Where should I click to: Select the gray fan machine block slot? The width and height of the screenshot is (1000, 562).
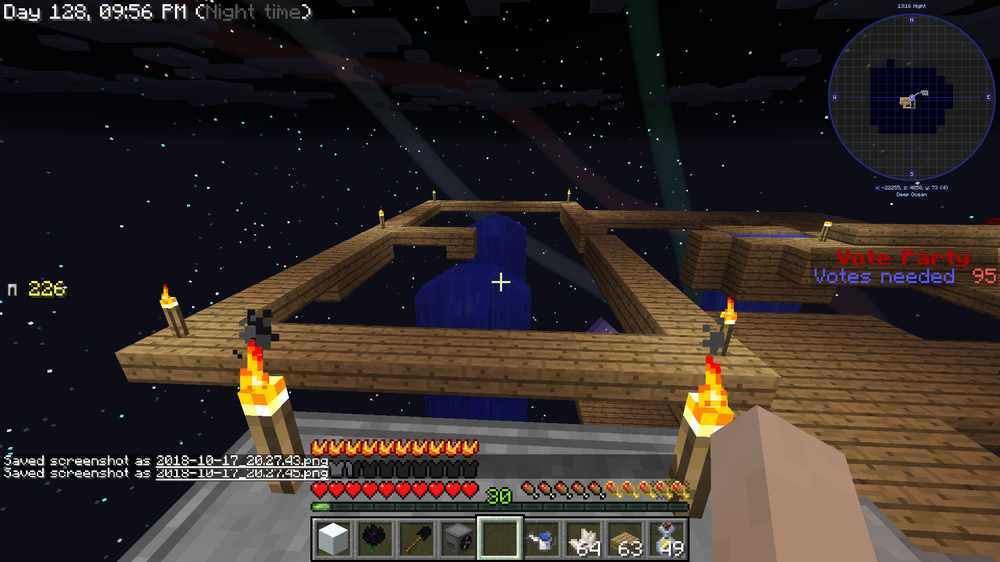click(459, 538)
